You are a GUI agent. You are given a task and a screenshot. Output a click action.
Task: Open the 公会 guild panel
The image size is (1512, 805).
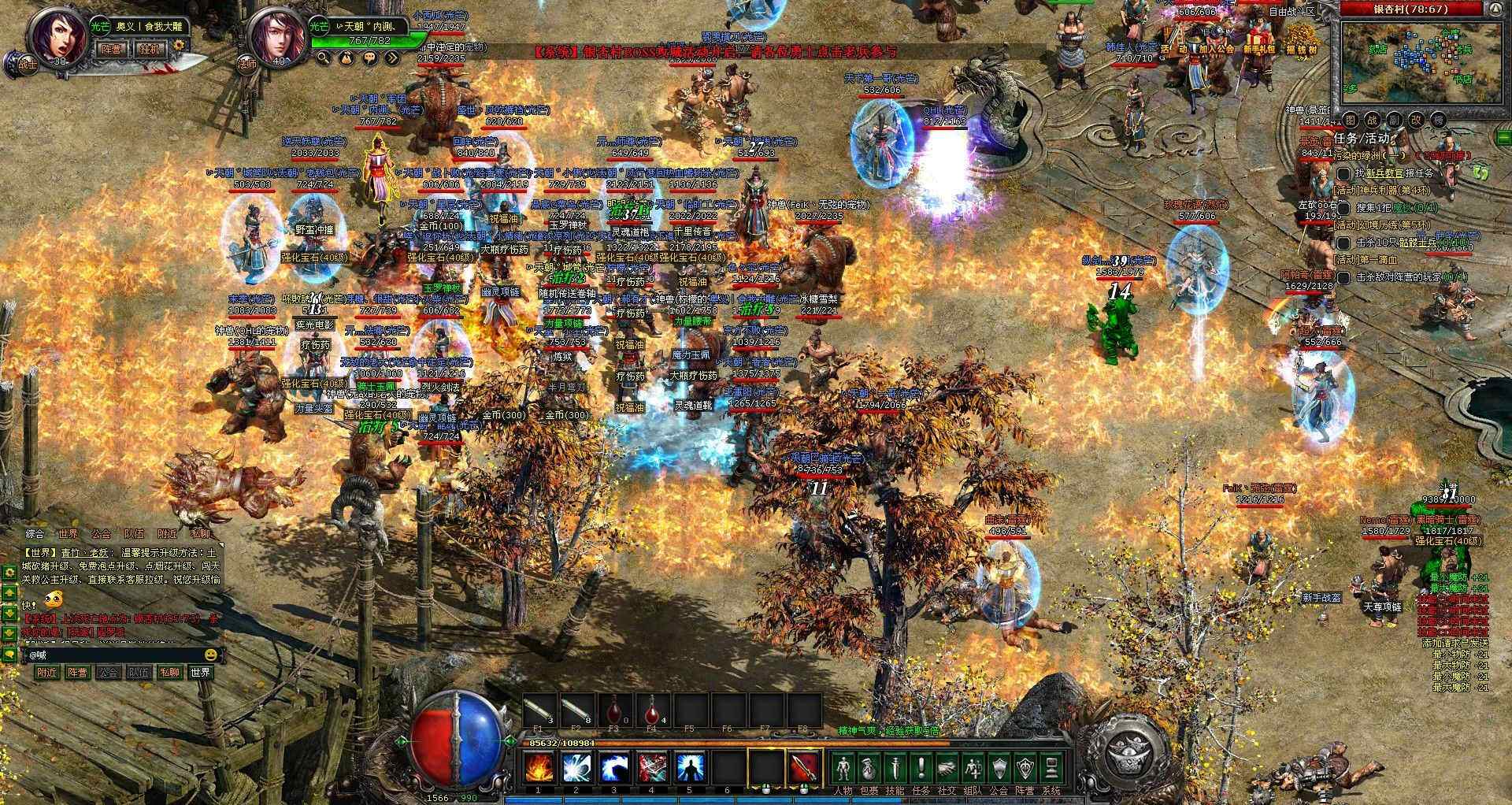click(999, 769)
